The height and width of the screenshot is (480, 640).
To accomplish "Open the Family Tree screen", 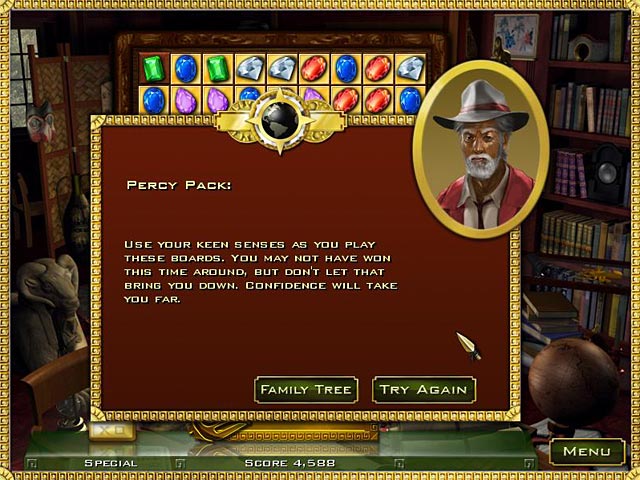I will [x=307, y=389].
